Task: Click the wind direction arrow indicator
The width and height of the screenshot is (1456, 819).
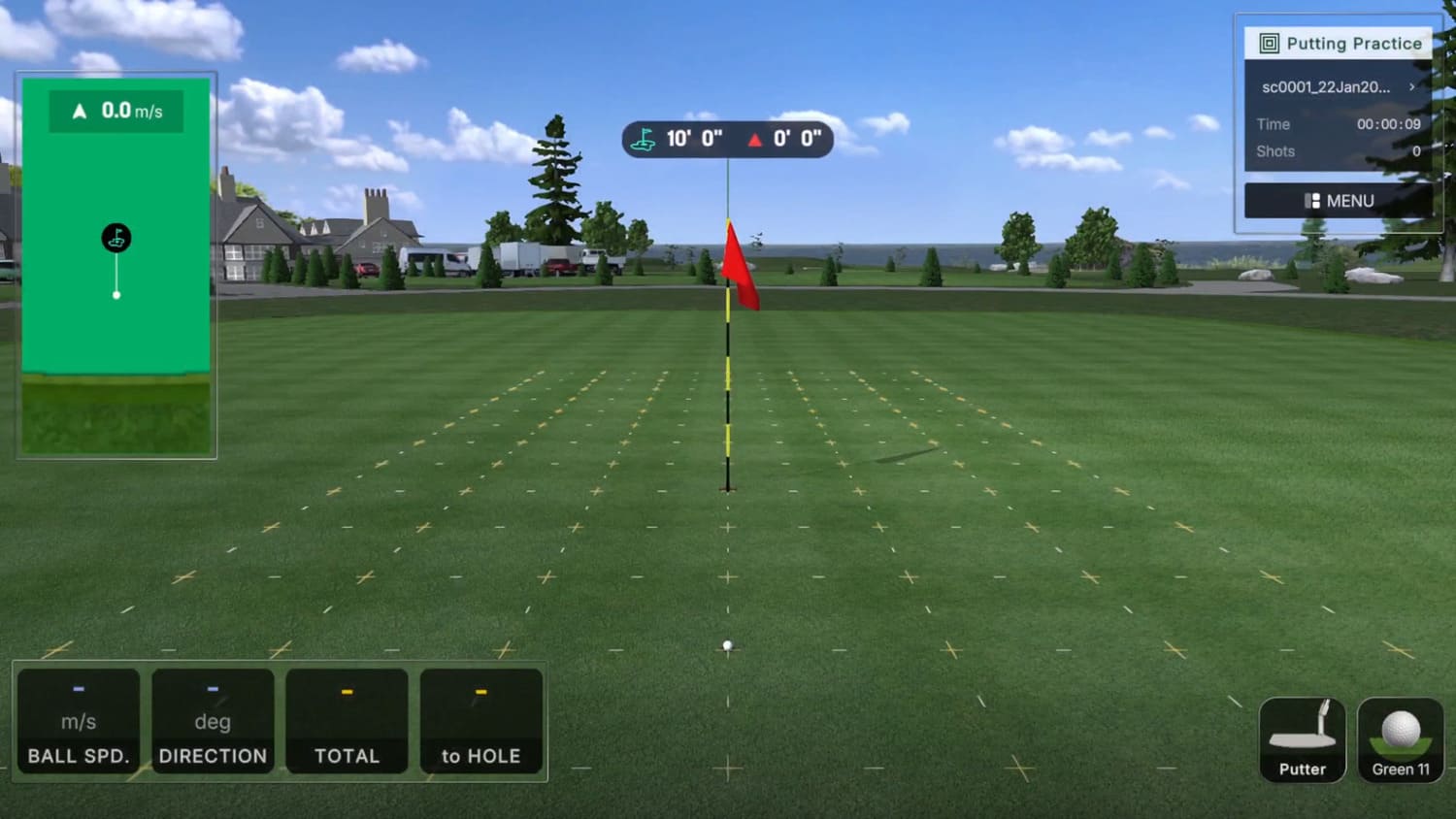Action: pos(81,110)
